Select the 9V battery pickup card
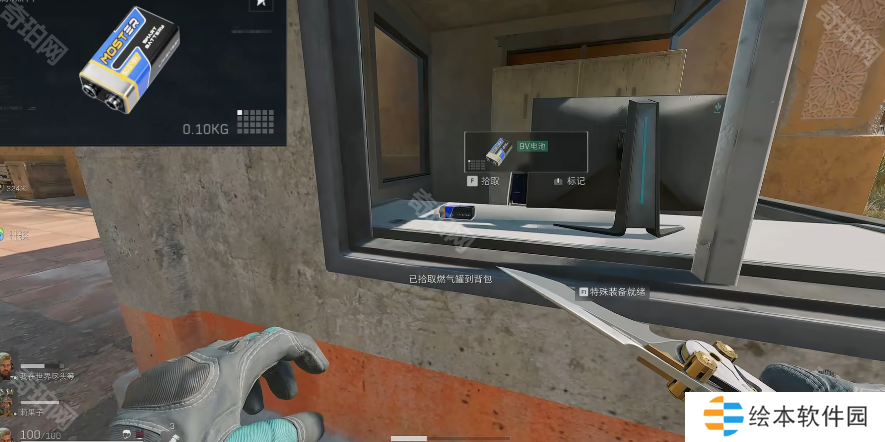This screenshot has width=885, height=442. click(x=525, y=151)
